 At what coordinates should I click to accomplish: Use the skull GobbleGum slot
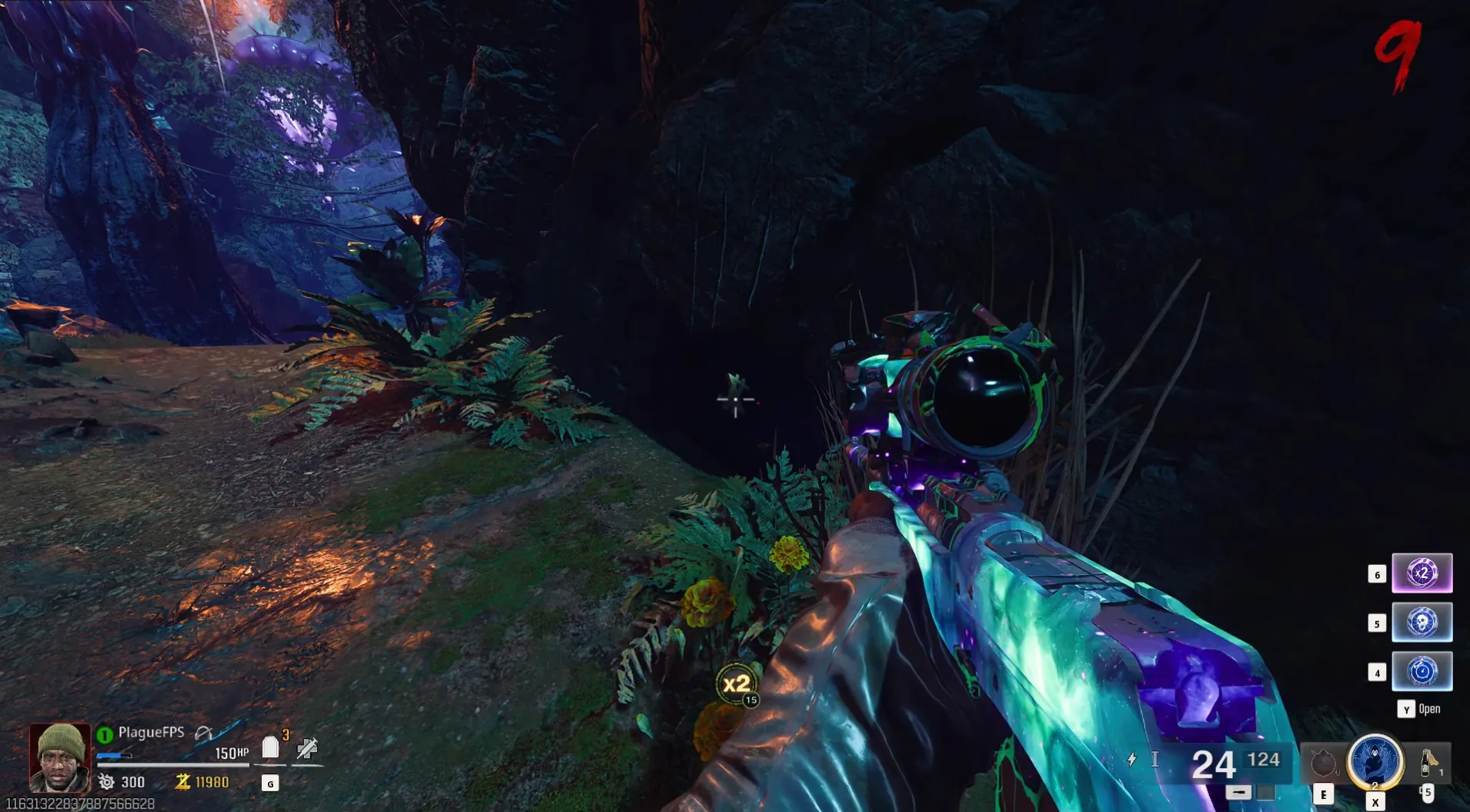(x=1422, y=623)
